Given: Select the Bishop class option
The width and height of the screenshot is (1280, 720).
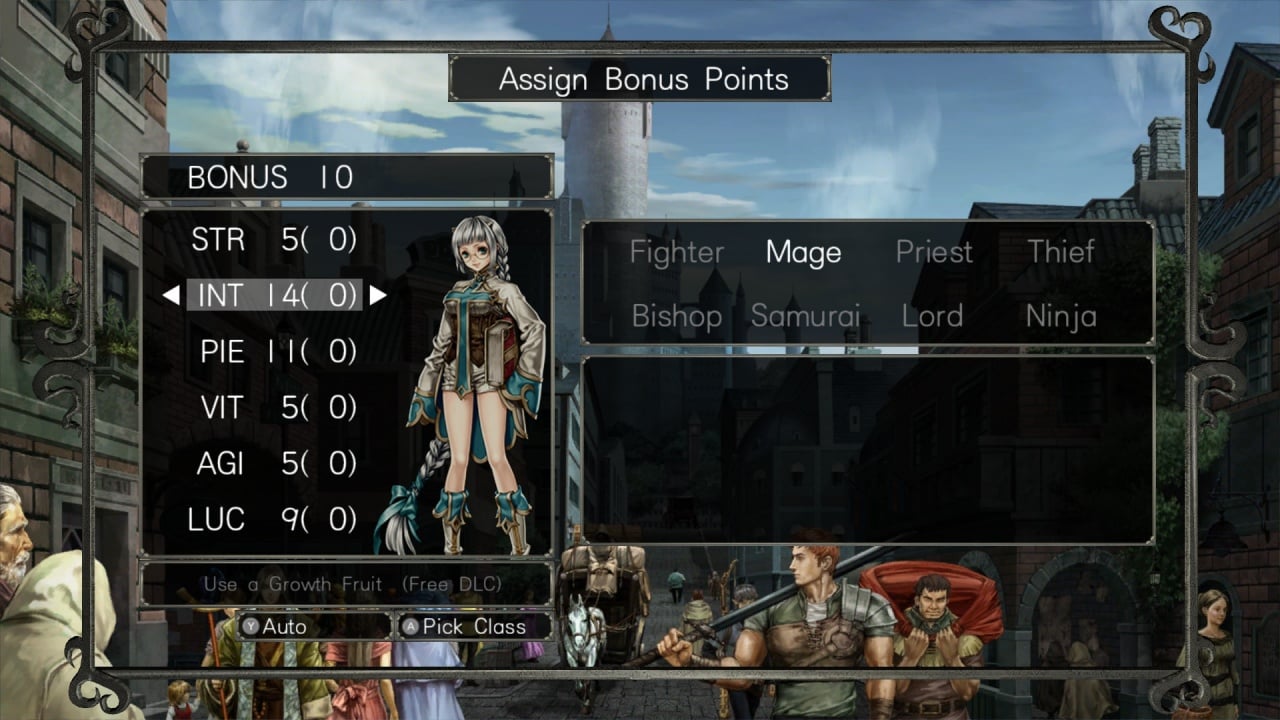Looking at the screenshot, I should (677, 317).
